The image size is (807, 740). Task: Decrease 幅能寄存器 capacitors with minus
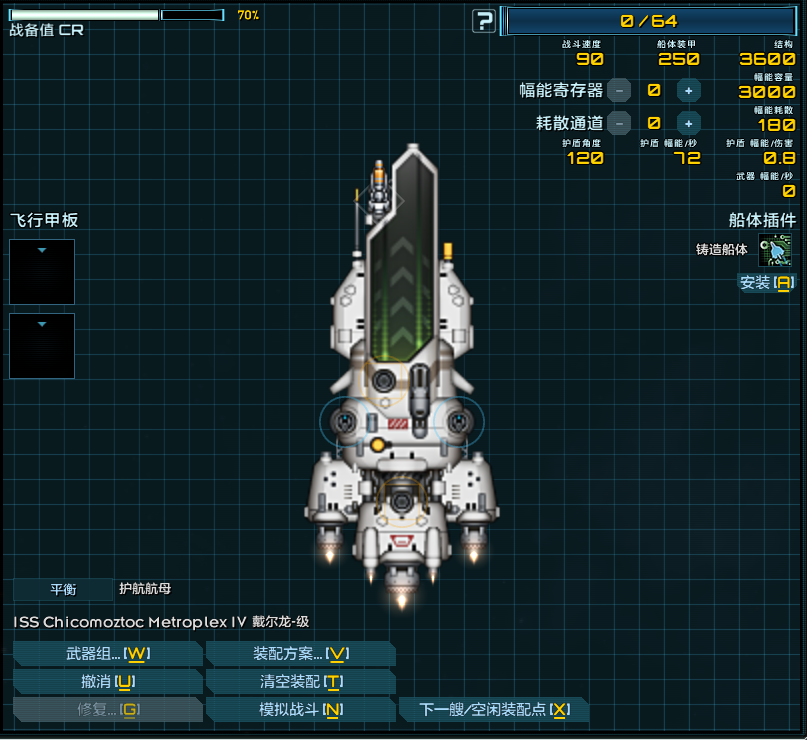[x=619, y=90]
